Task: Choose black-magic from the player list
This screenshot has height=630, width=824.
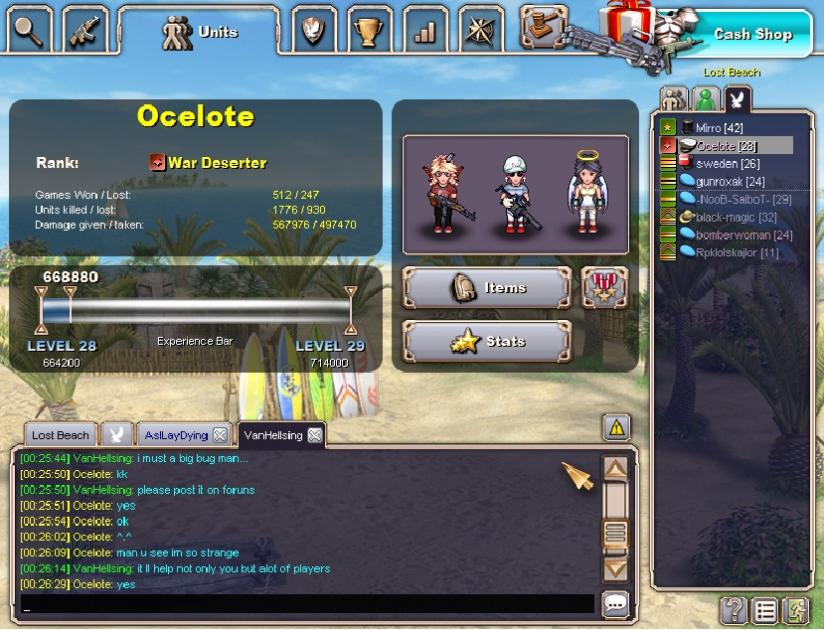Action: tap(722, 217)
